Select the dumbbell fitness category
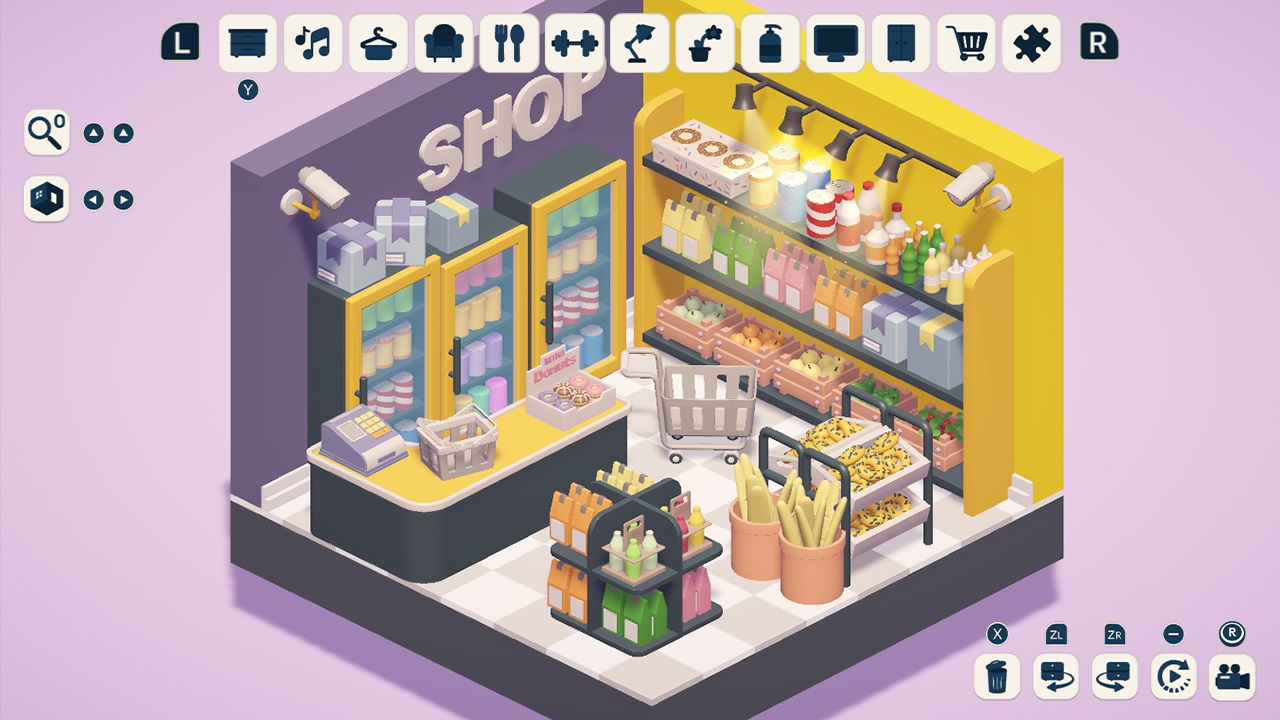1280x720 pixels. tap(574, 44)
